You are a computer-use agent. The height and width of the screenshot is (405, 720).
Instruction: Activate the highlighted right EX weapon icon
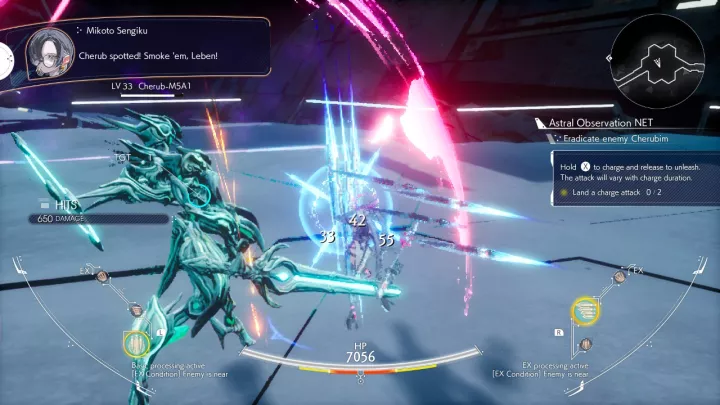pyautogui.click(x=585, y=312)
